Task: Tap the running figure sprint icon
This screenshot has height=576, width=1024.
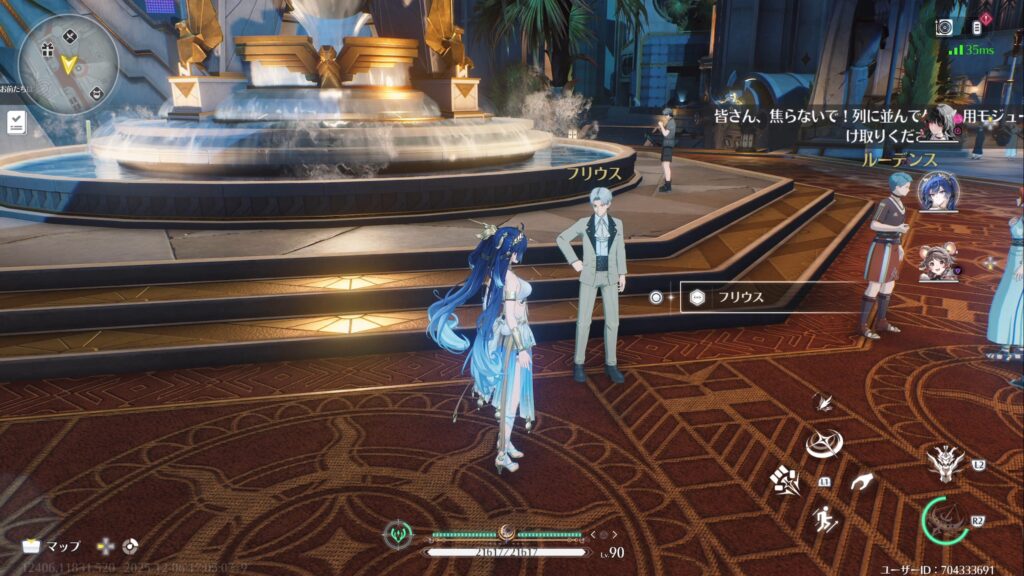Action: (825, 519)
